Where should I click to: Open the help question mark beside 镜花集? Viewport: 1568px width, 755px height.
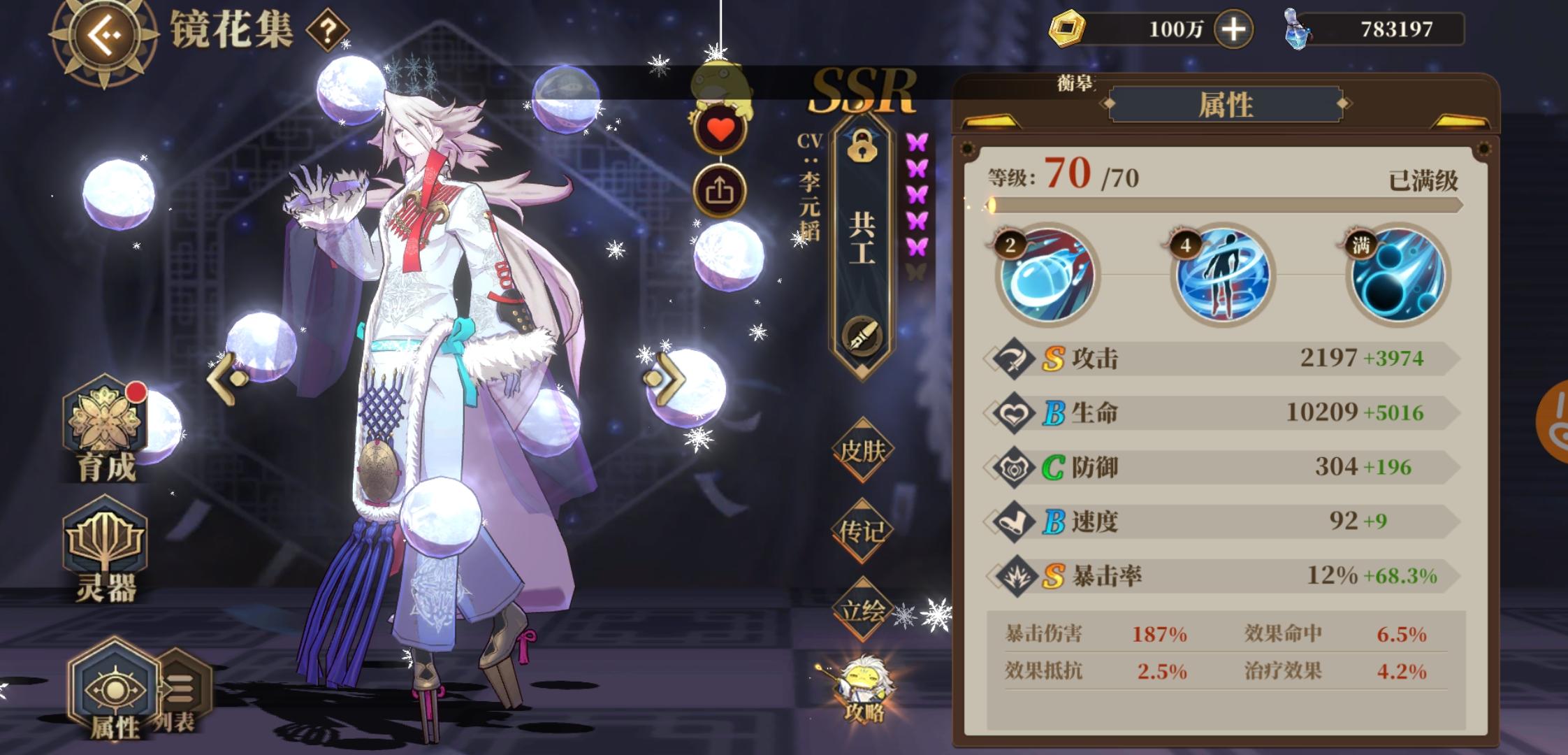[328, 29]
